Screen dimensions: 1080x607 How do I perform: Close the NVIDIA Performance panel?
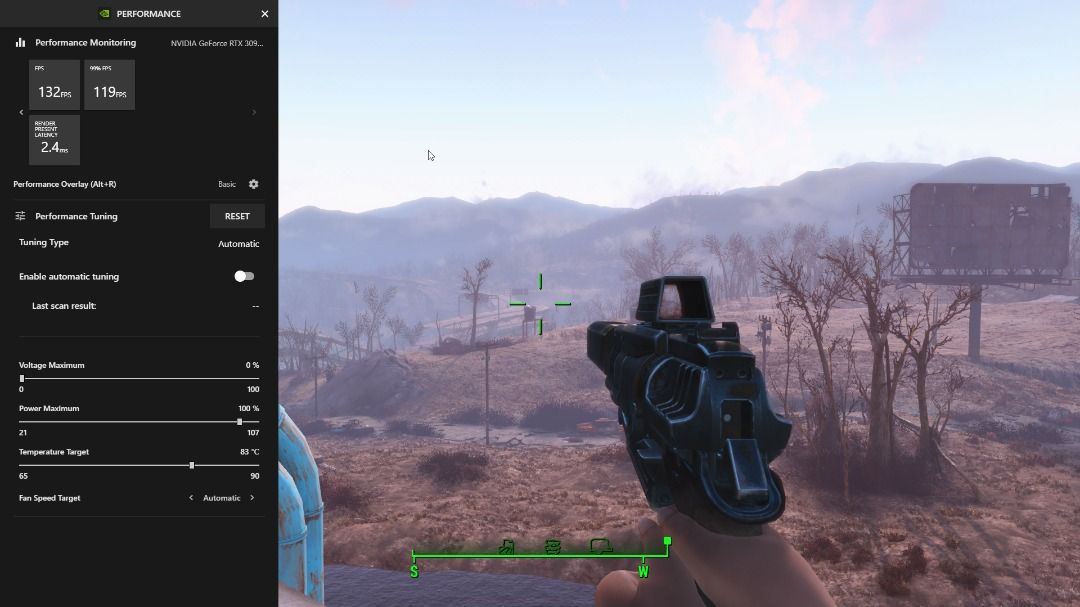pos(265,14)
